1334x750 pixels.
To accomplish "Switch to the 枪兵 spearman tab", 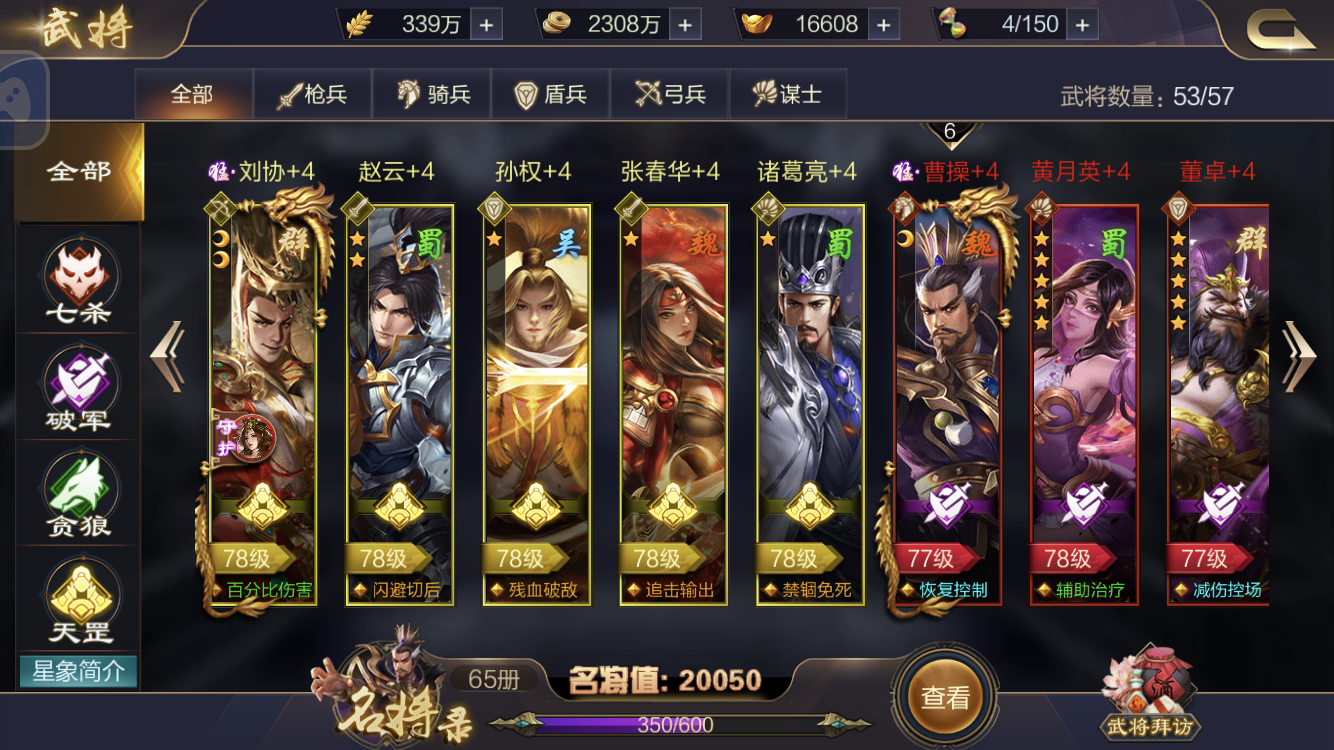I will (313, 92).
